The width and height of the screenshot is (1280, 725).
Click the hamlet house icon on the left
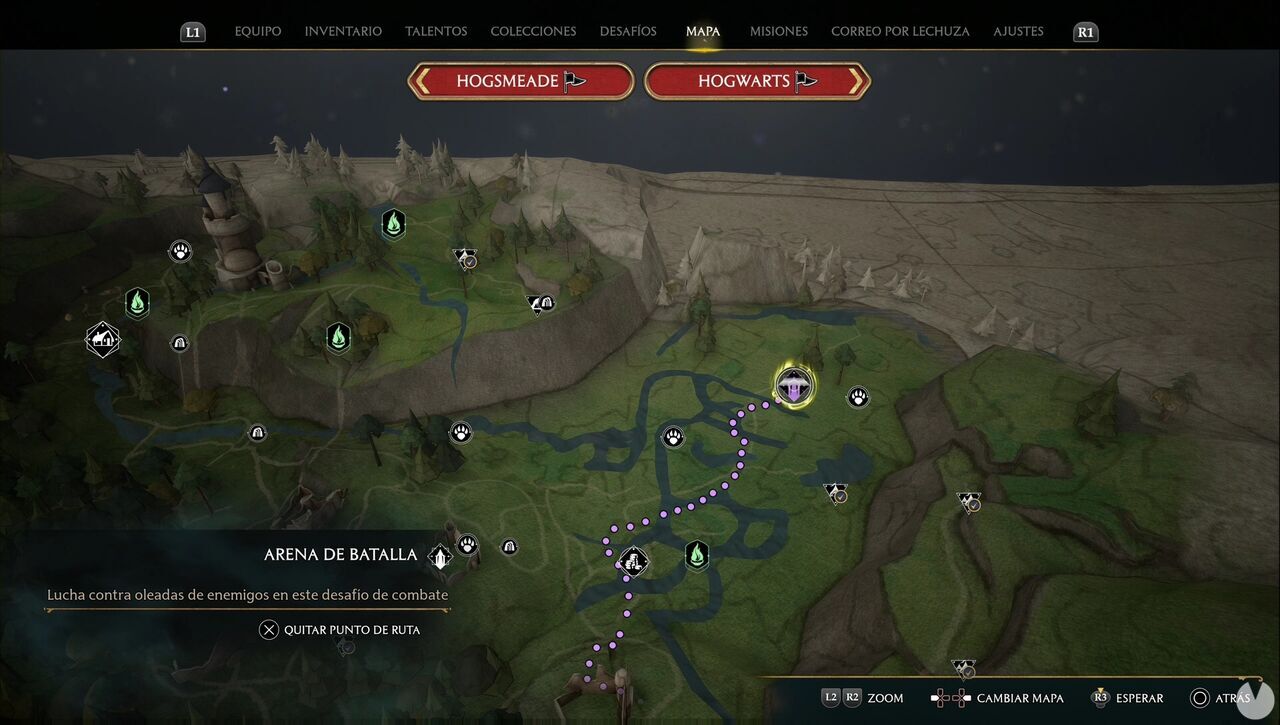coord(102,339)
